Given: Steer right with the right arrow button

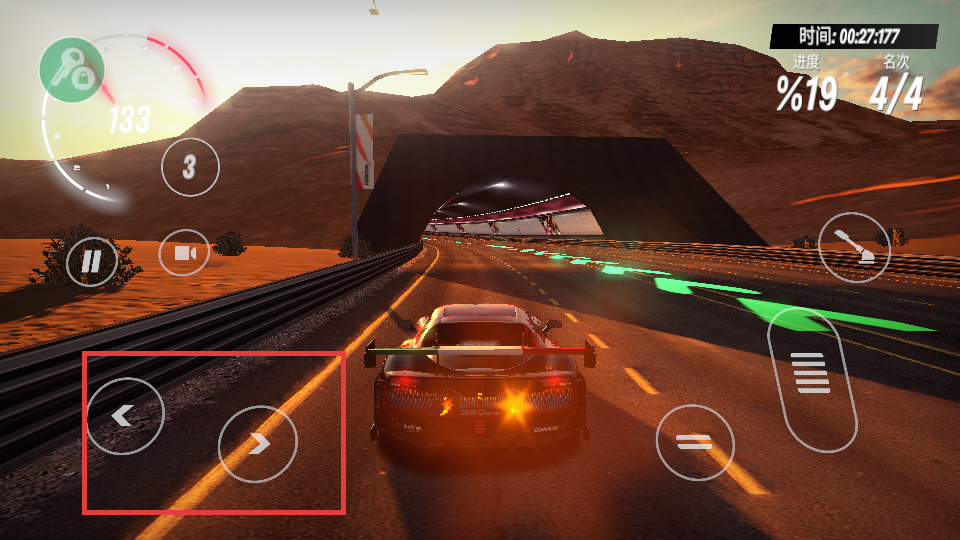Looking at the screenshot, I should point(258,443).
